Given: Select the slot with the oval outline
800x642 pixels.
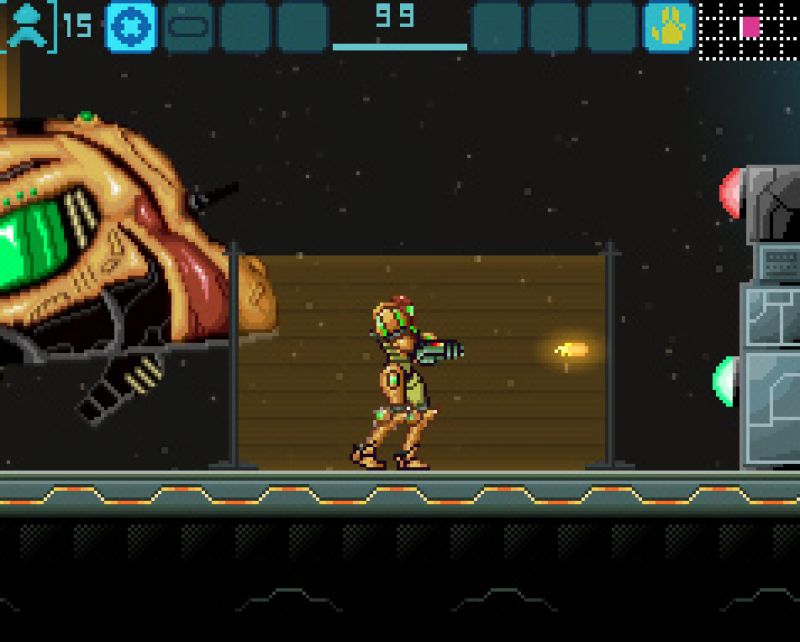Looking at the screenshot, I should point(187,26).
